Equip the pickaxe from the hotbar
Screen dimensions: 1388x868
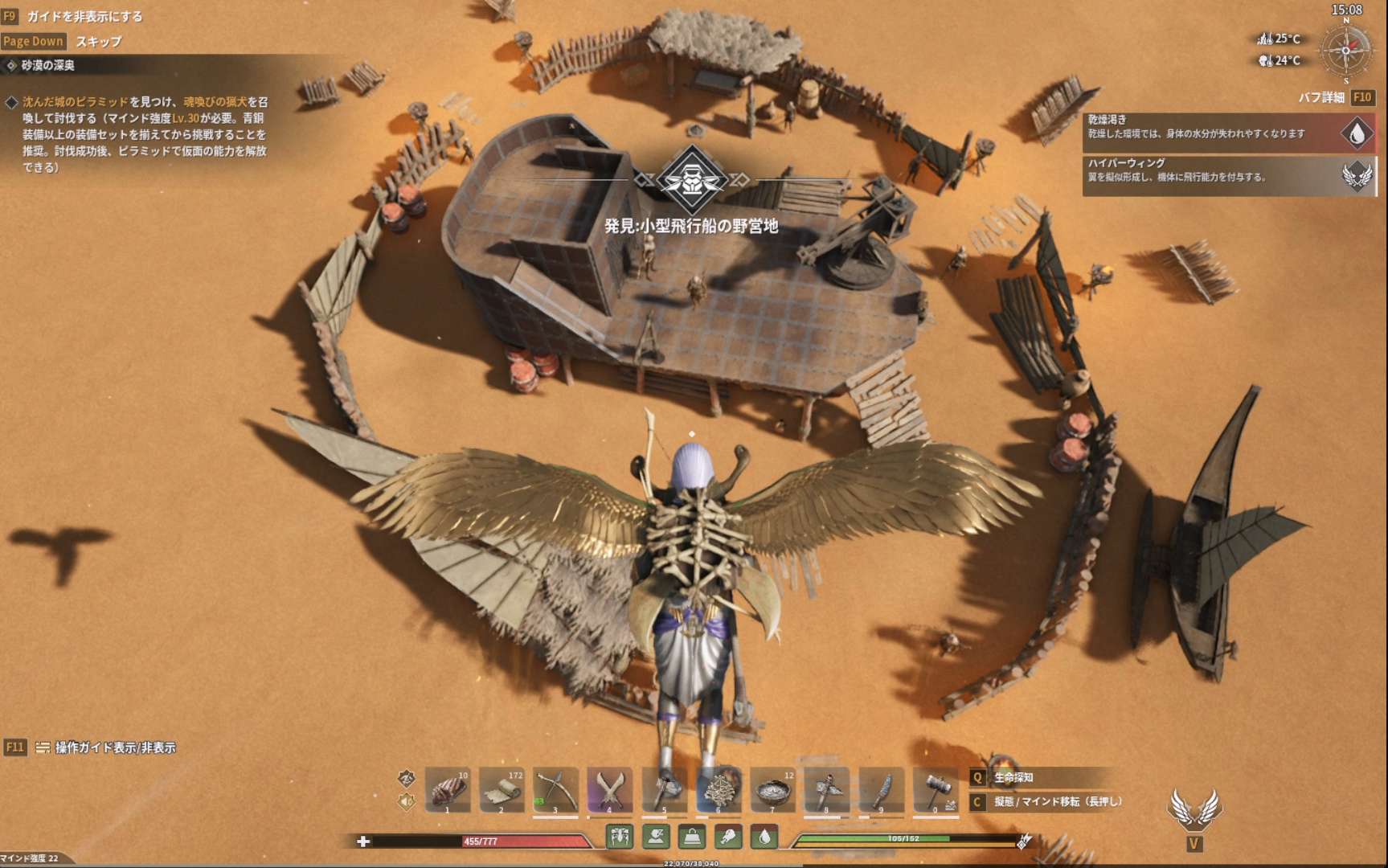coord(826,790)
